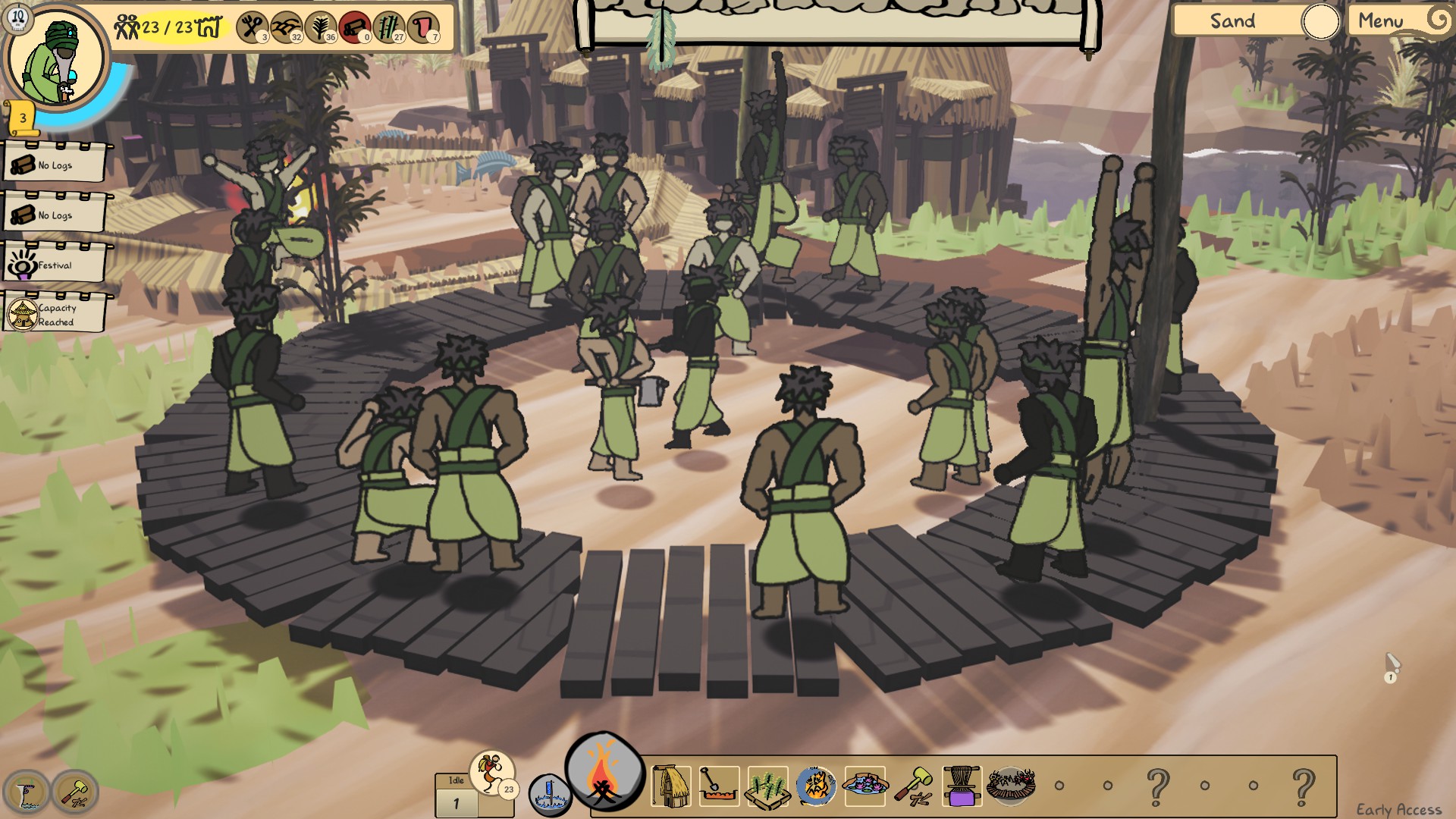Choose the round festival ring building
This screenshot has height=819, width=1456.
coord(1010,784)
